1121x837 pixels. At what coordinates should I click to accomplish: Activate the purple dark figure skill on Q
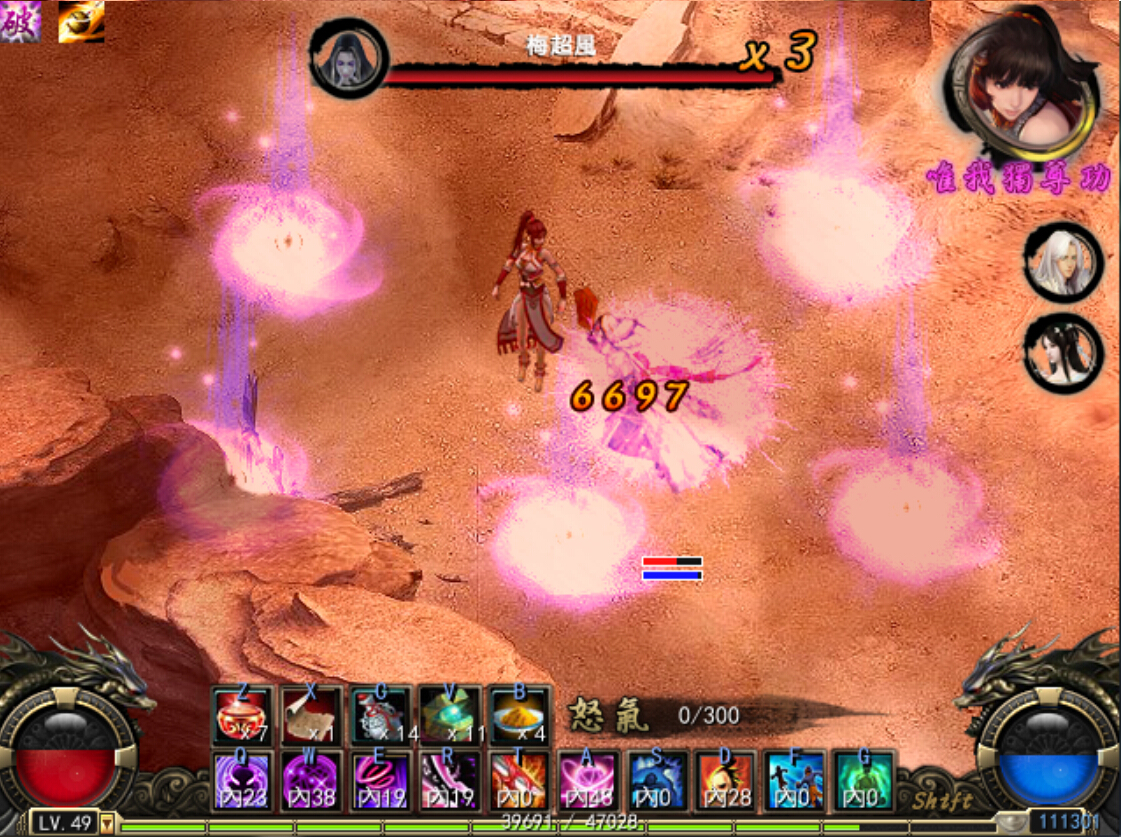click(242, 781)
